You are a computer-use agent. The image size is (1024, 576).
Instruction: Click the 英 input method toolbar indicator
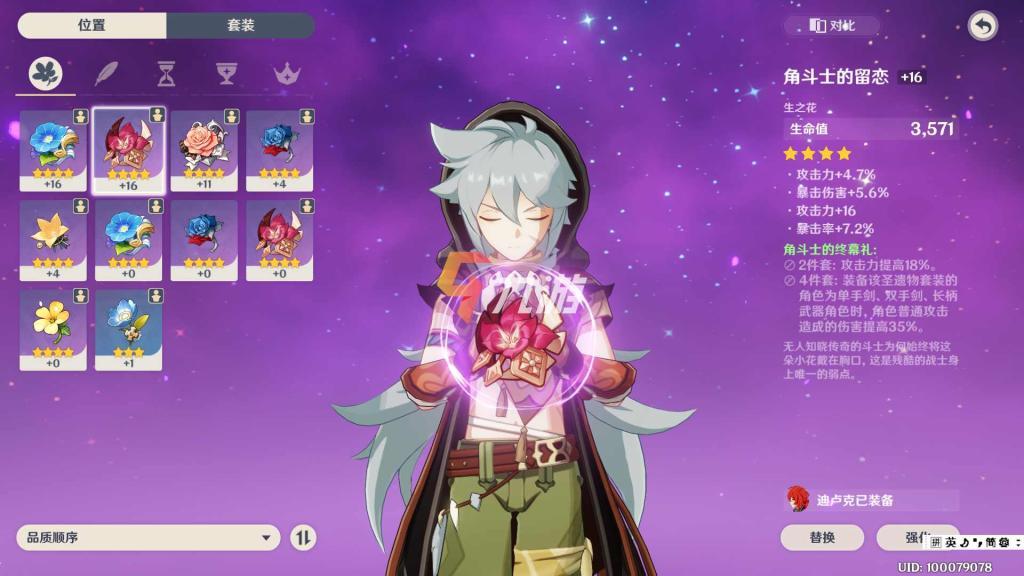coord(951,542)
